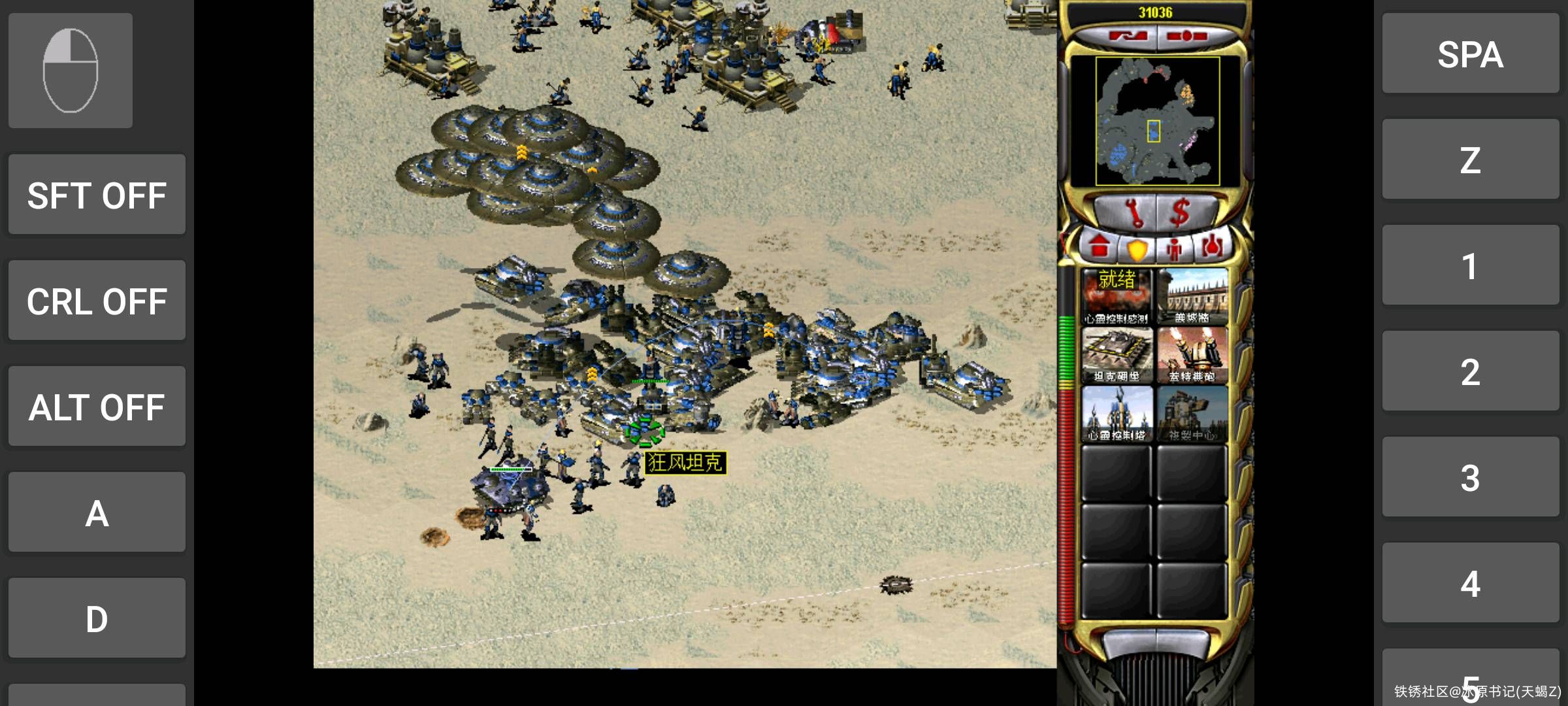Viewport: 1568px width, 706px height.
Task: Toggle the CRL OFF virtual key
Action: pos(97,301)
